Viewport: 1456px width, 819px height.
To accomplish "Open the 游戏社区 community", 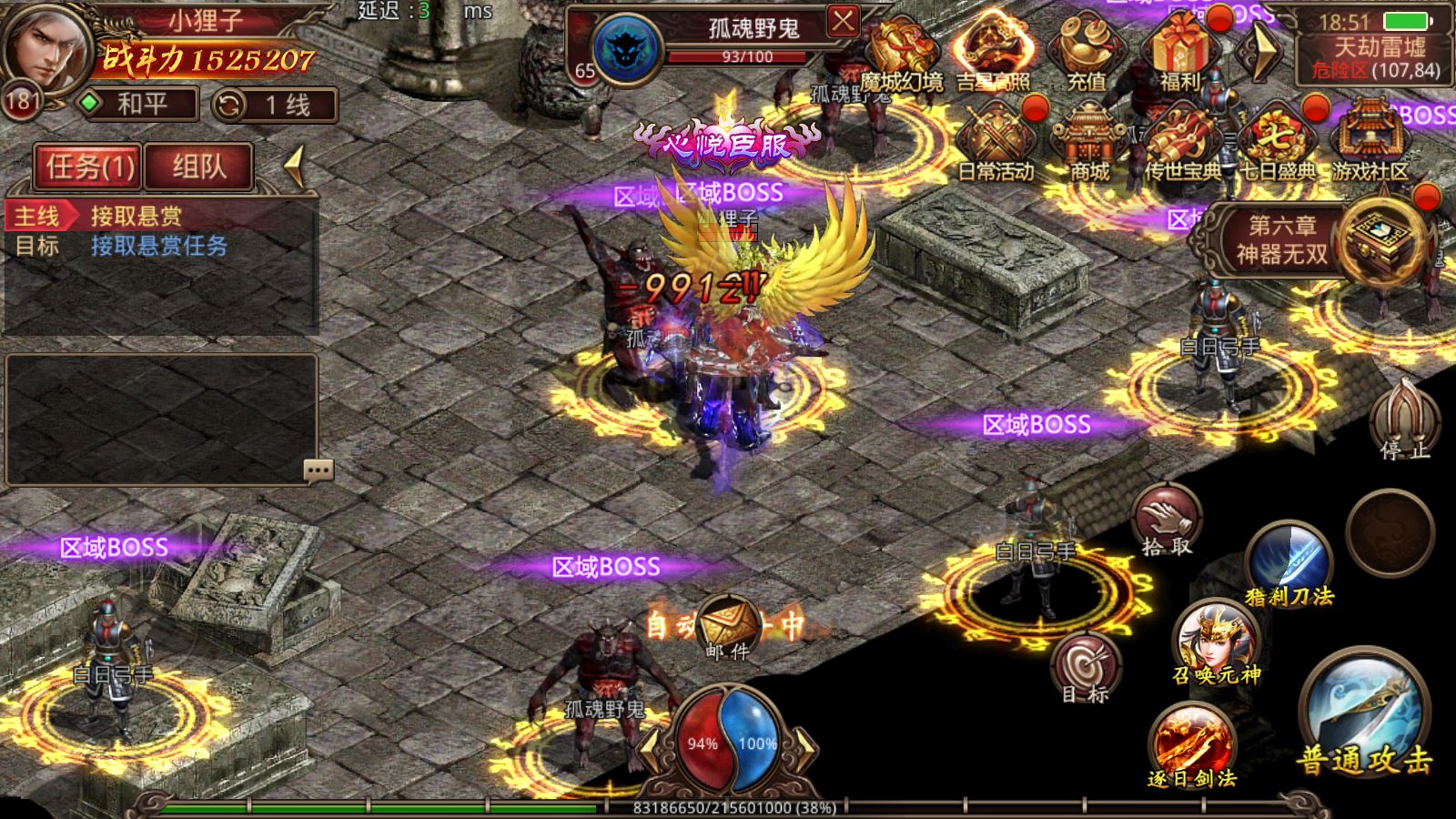I will pyautogui.click(x=1370, y=141).
